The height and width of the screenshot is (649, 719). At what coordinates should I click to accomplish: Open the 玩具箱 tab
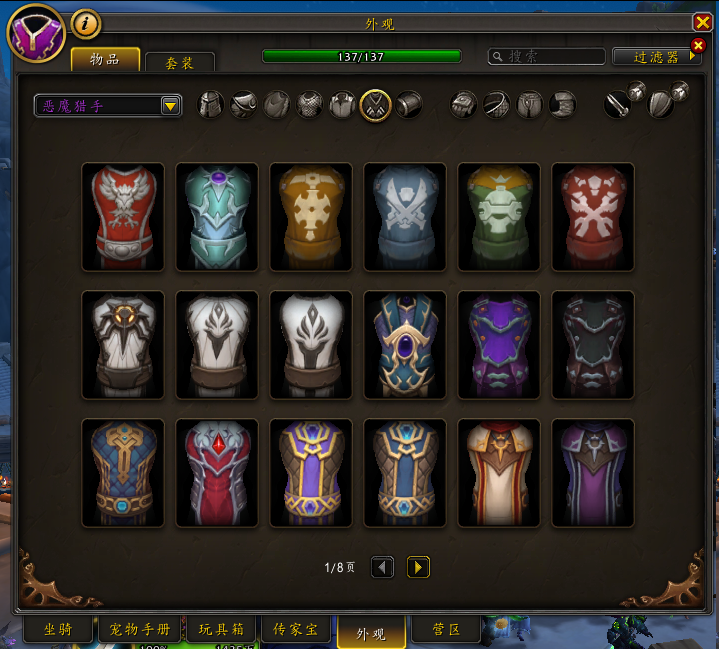pyautogui.click(x=220, y=630)
